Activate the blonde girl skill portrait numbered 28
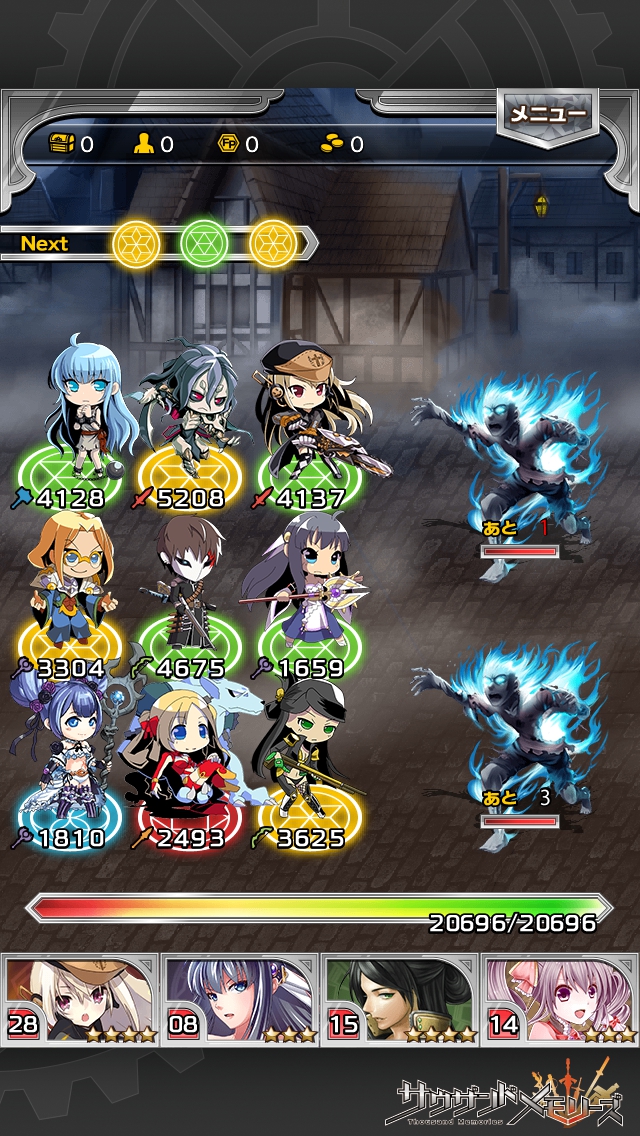The image size is (640, 1136). (x=81, y=998)
